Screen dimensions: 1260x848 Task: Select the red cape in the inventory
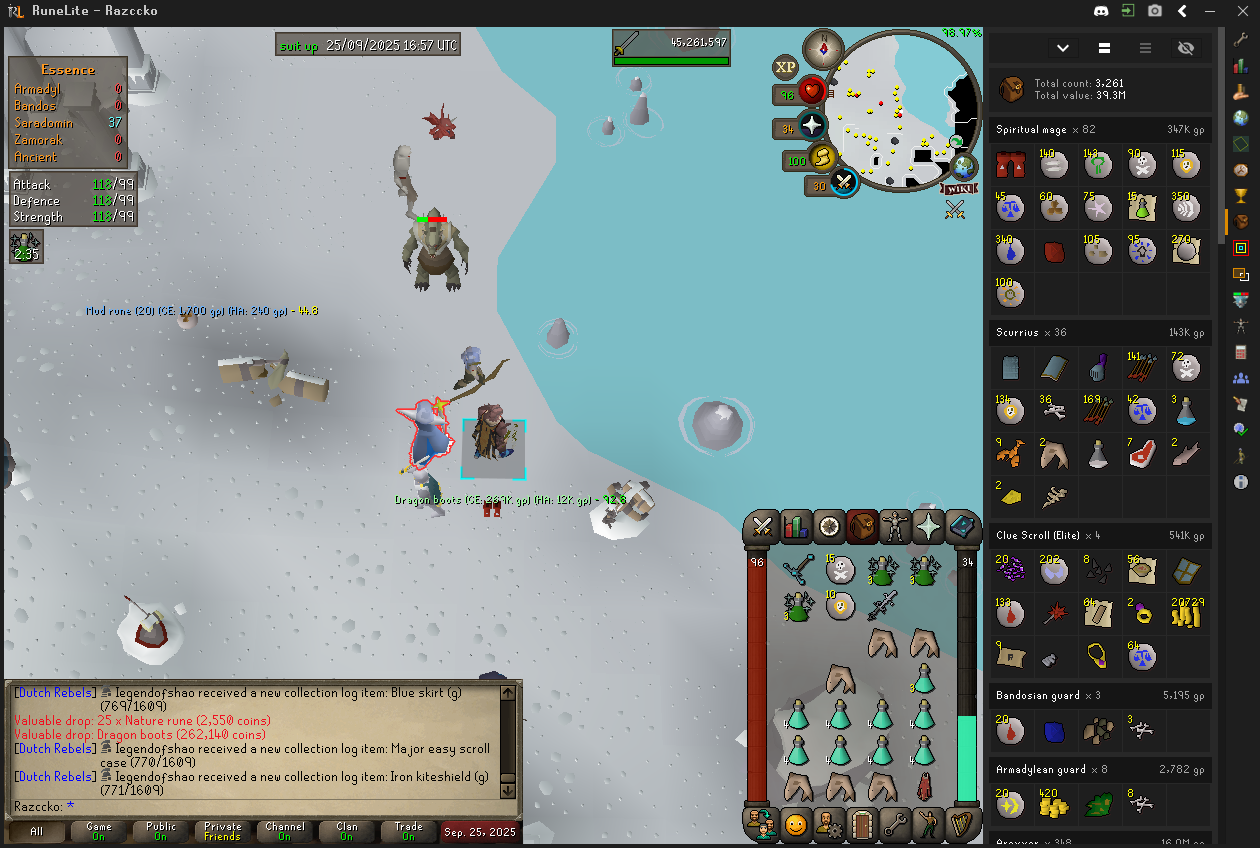tap(925, 787)
